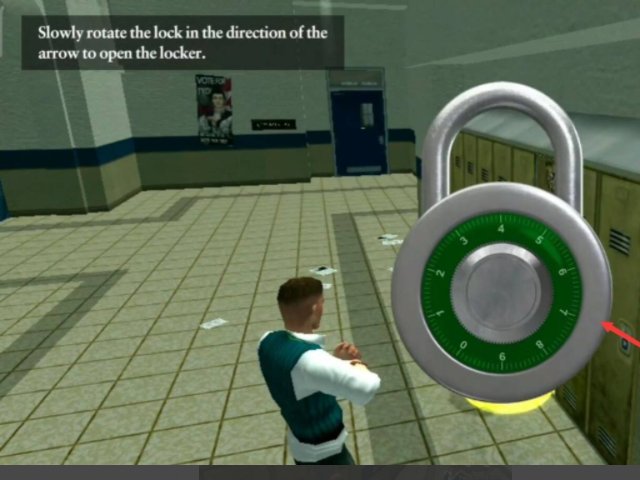Click the combination lock's silver center knob

pos(501,293)
